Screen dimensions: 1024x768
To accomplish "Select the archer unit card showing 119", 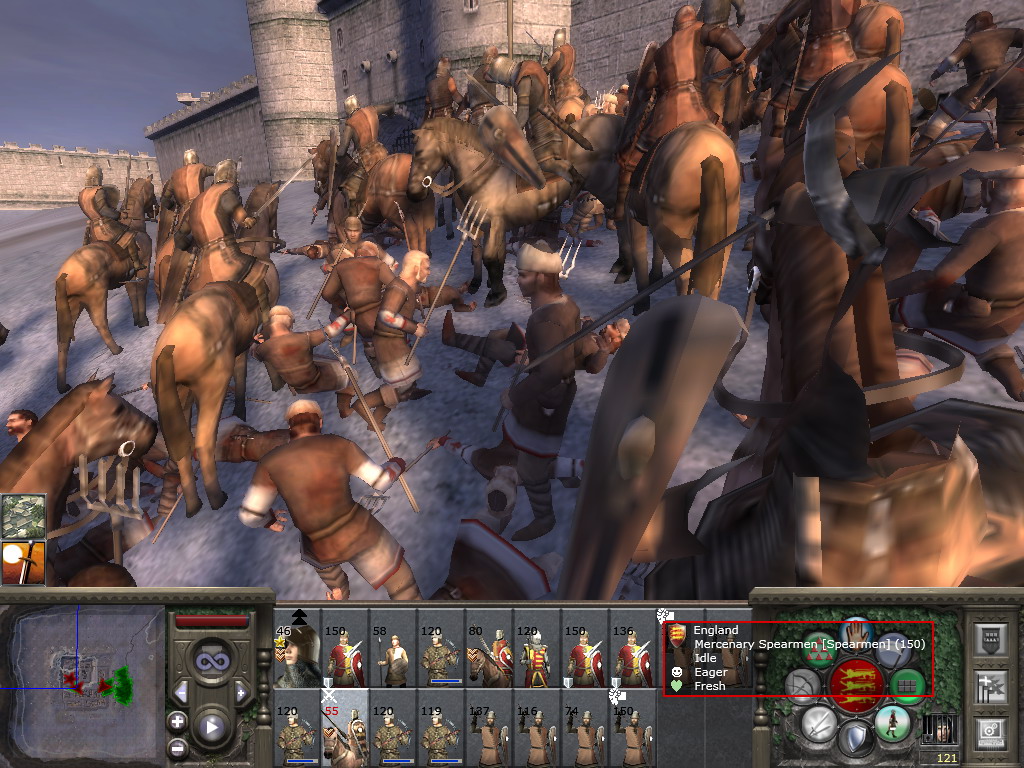I will click(441, 730).
